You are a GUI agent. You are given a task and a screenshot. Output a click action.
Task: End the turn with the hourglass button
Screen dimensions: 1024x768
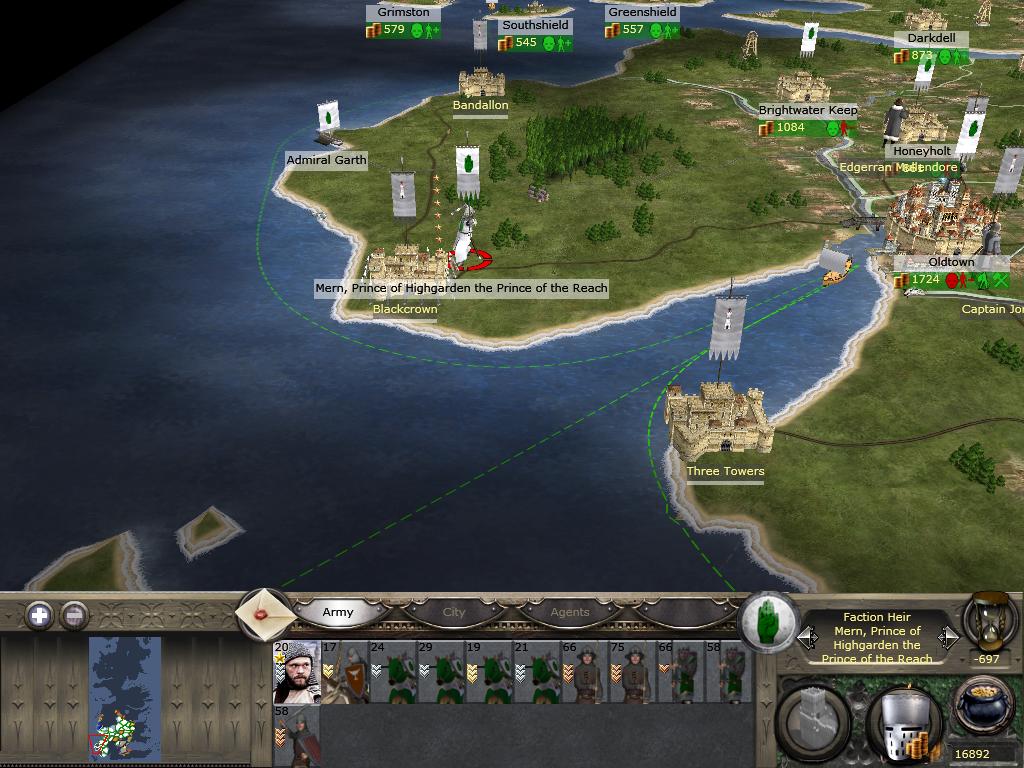[989, 620]
